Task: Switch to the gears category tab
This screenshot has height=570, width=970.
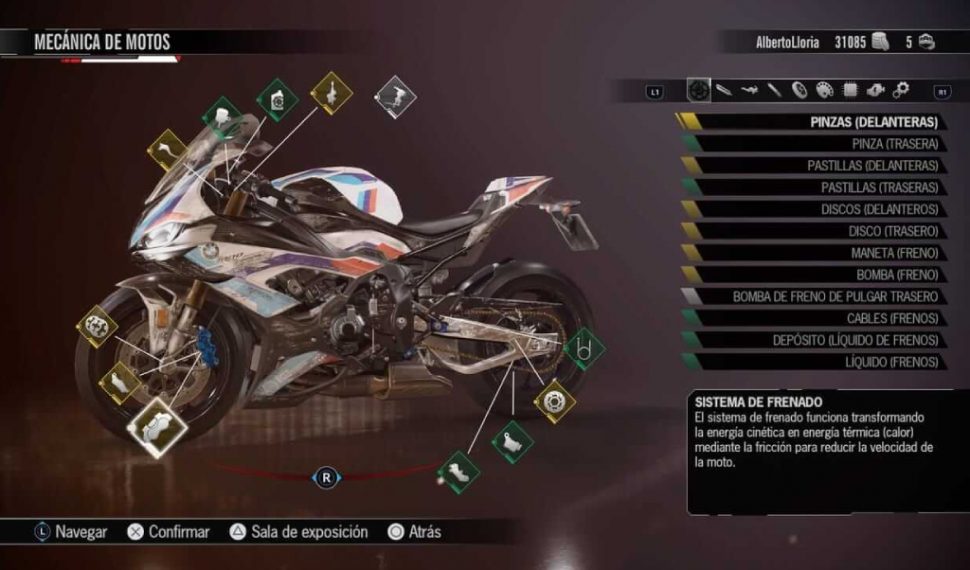Action: pos(901,91)
